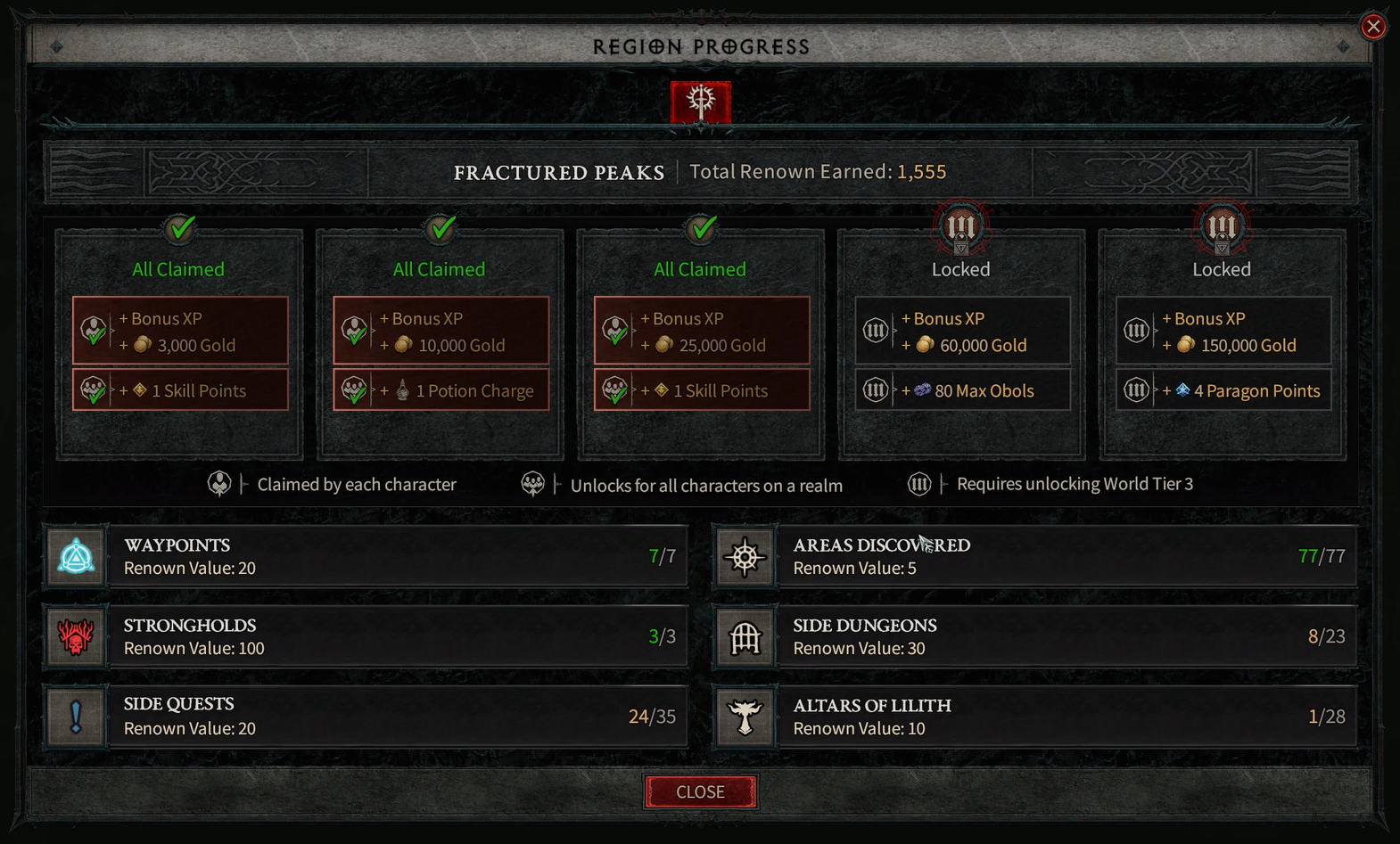Click the red Fractured Peaks region emblem
Image resolution: width=1400 pixels, height=844 pixels.
(701, 102)
